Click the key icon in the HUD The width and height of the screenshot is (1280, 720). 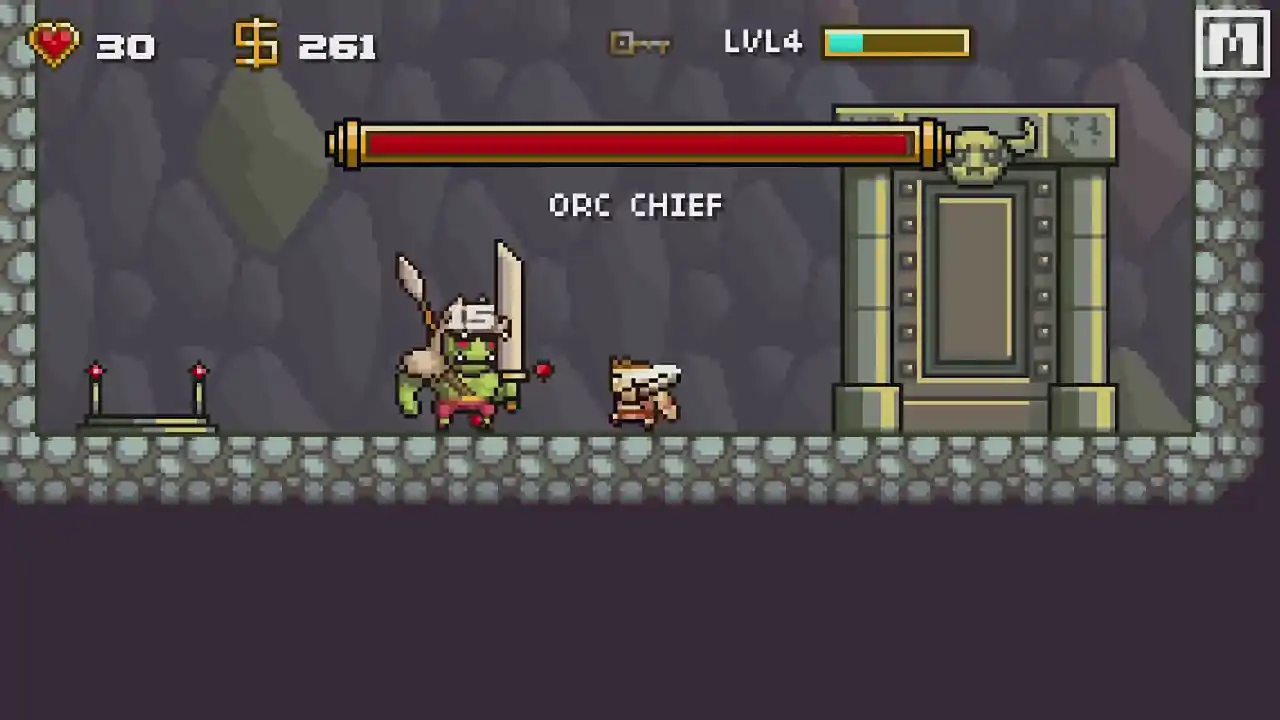(x=639, y=42)
